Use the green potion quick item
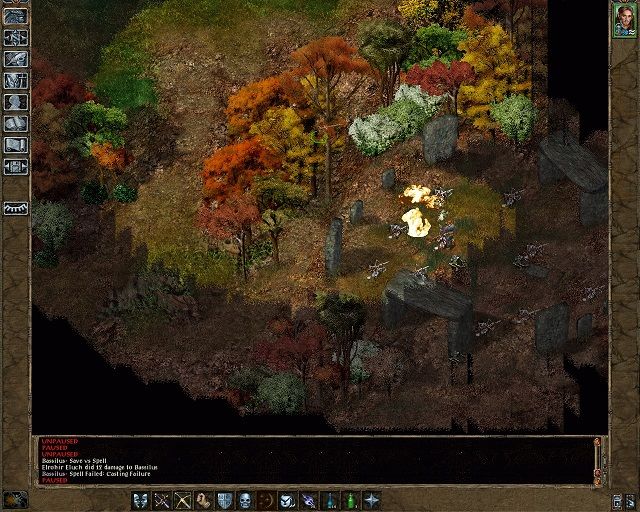Screen dimensions: 640x512 tap(351, 499)
